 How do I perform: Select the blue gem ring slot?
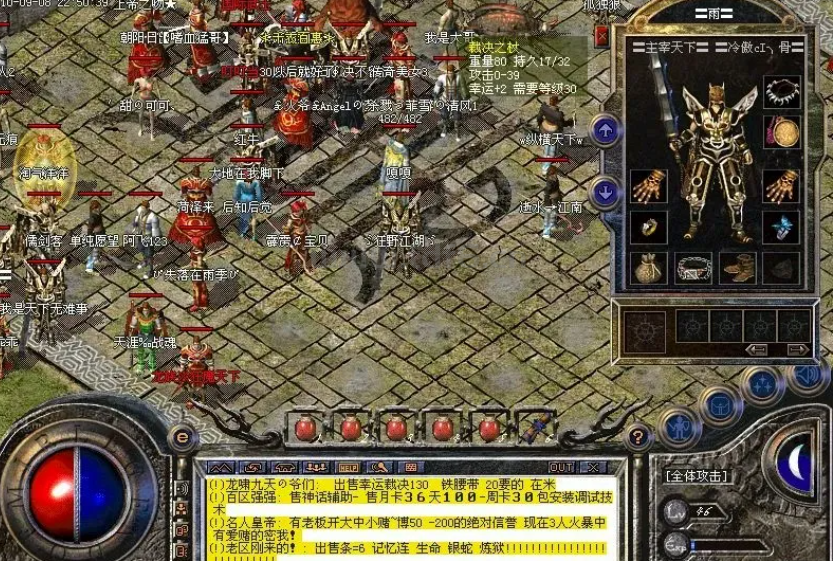point(781,227)
